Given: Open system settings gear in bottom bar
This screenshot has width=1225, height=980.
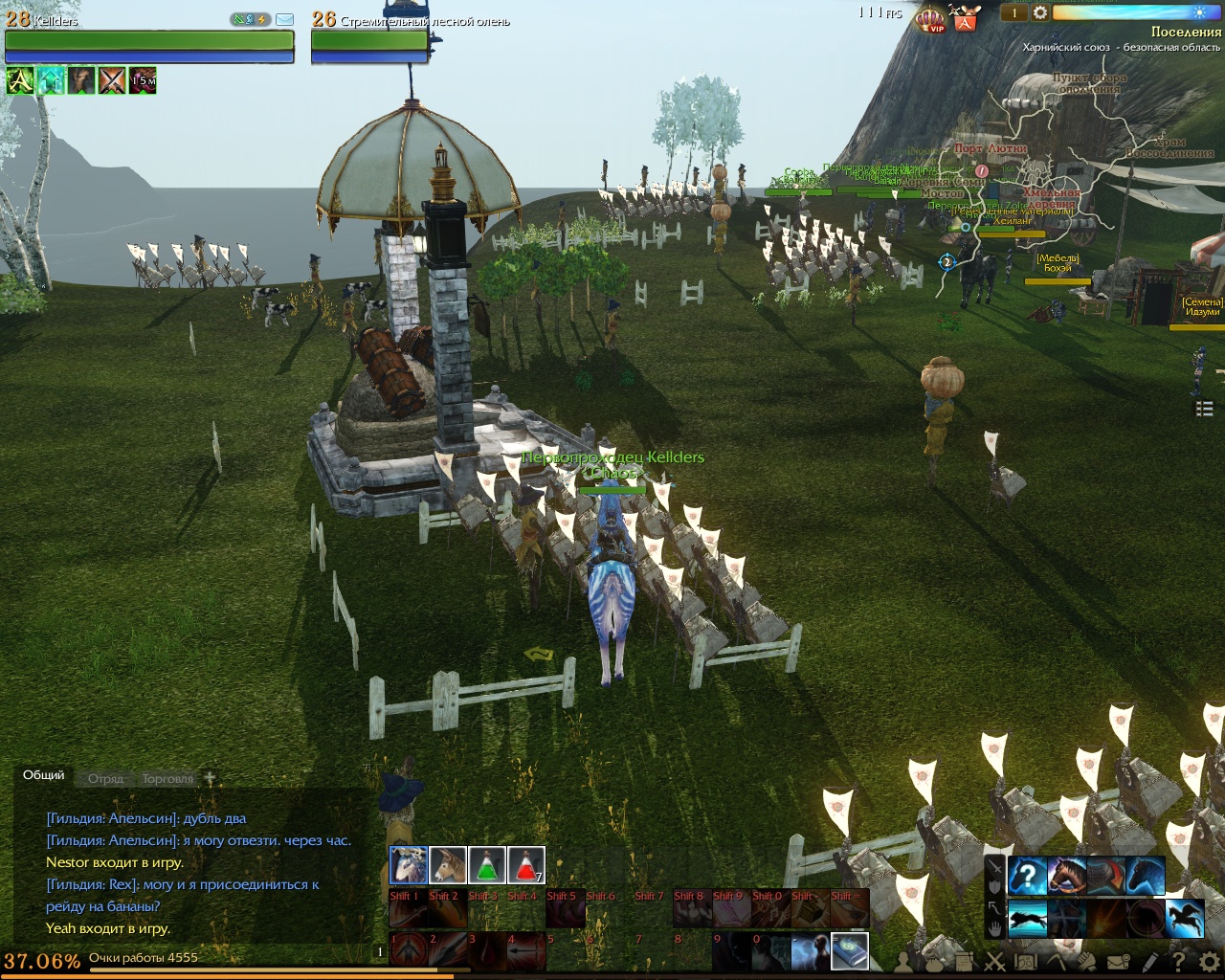Looking at the screenshot, I should 1209,962.
